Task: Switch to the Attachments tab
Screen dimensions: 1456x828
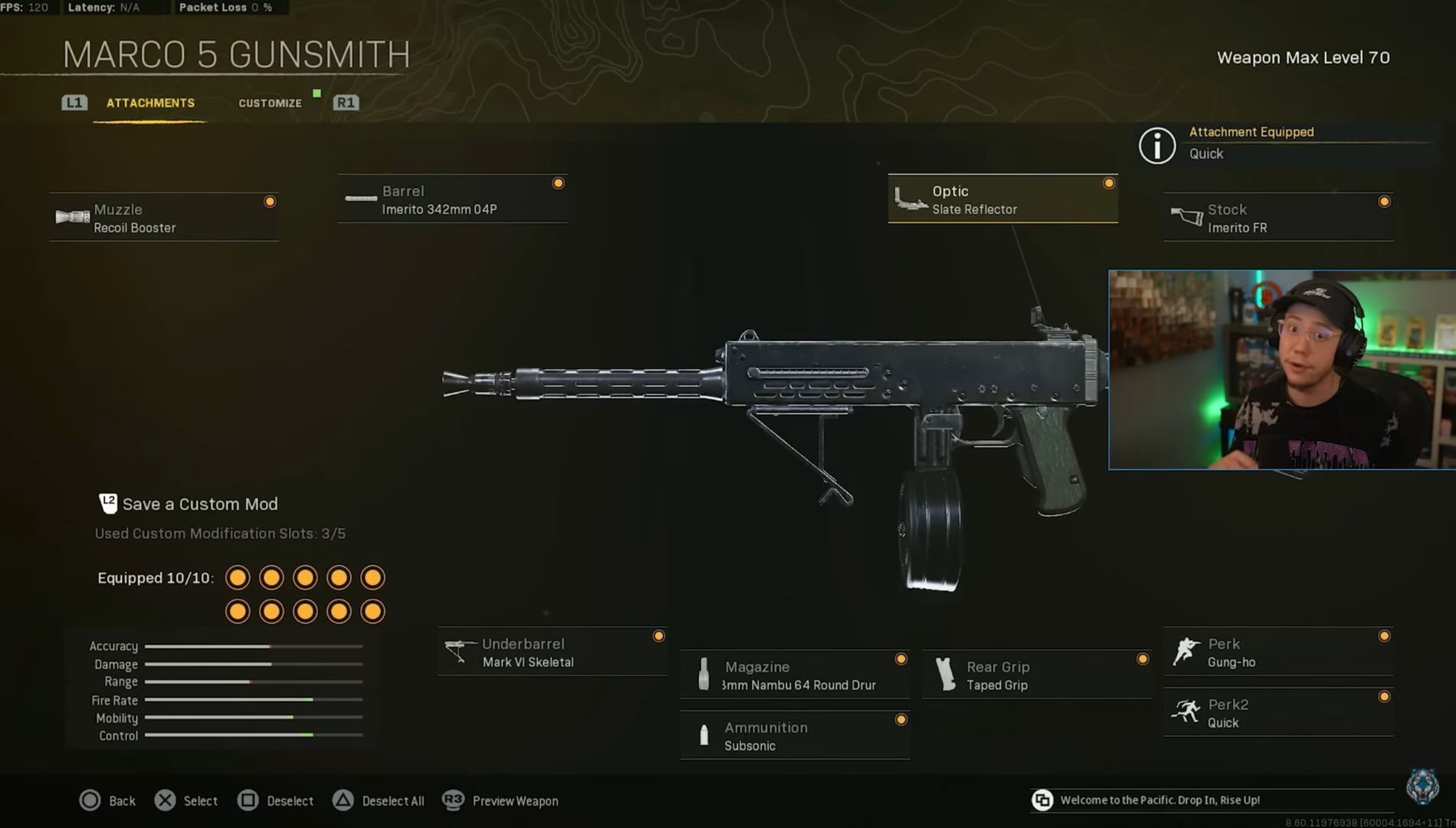Action: click(x=150, y=103)
